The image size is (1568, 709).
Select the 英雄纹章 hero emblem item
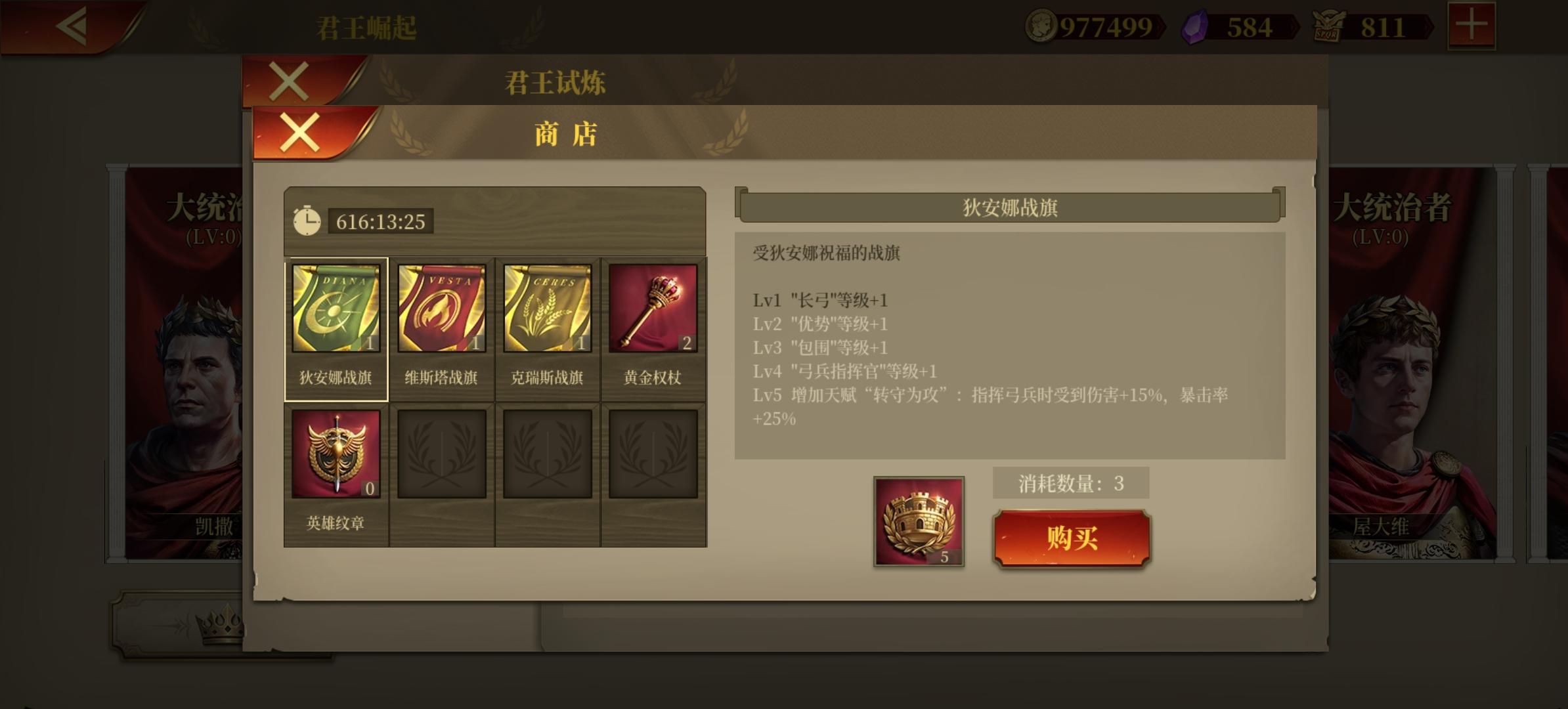(x=336, y=453)
